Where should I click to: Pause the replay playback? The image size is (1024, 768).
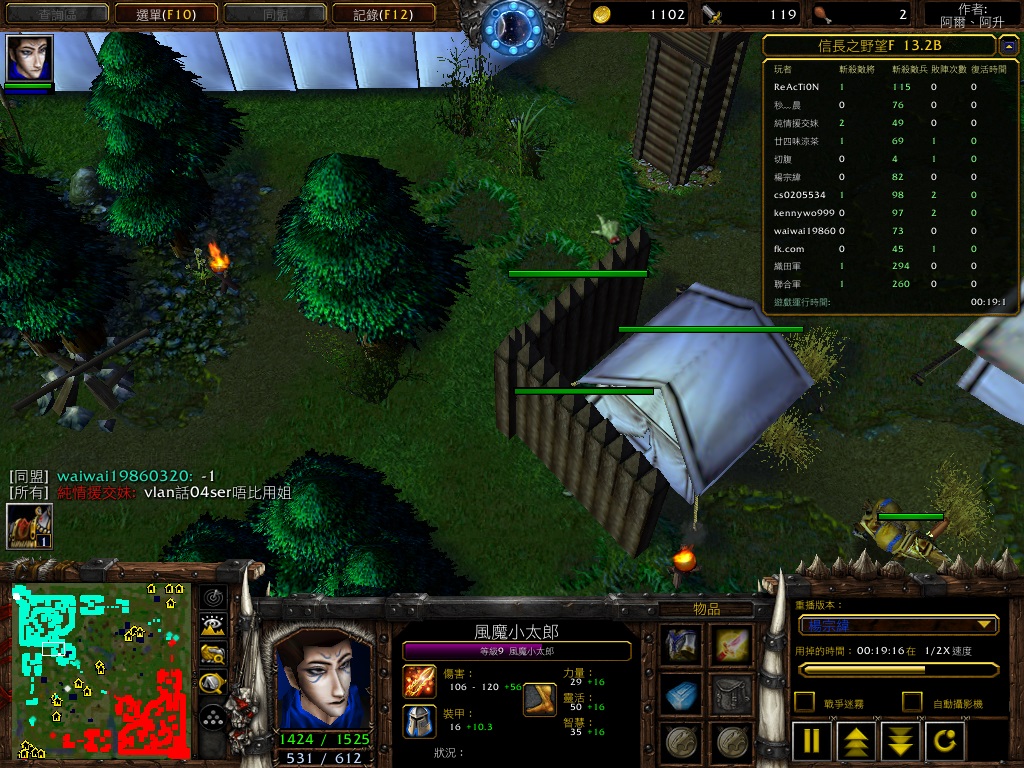pos(812,741)
